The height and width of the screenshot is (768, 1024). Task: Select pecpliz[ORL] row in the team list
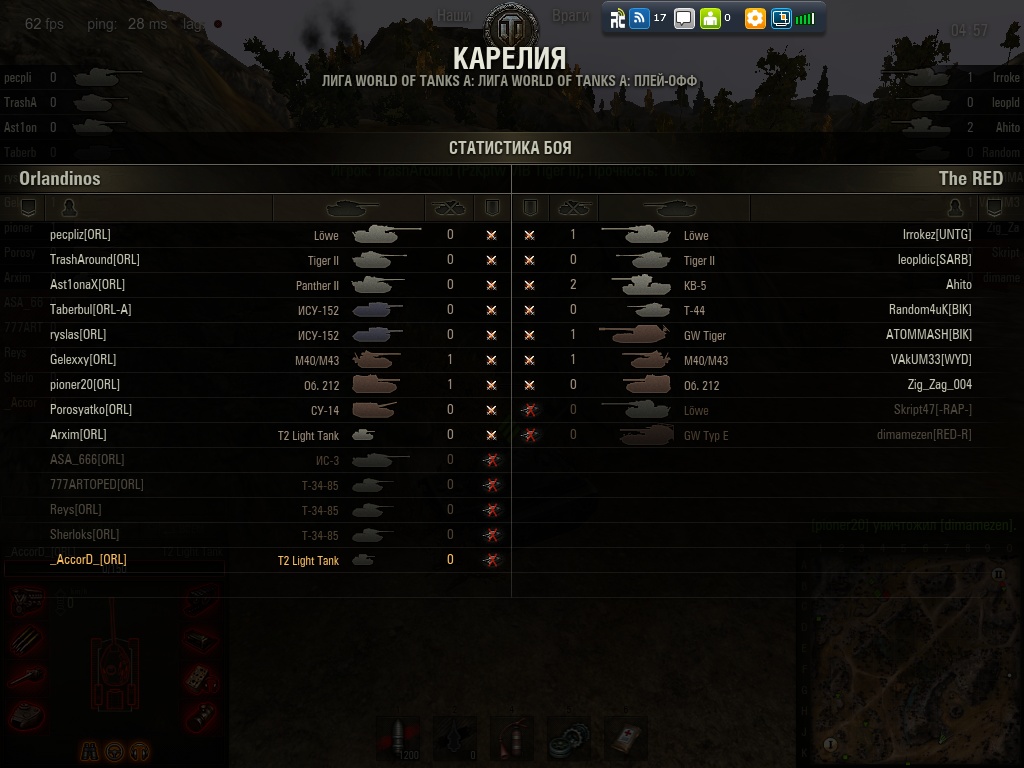click(x=81, y=235)
